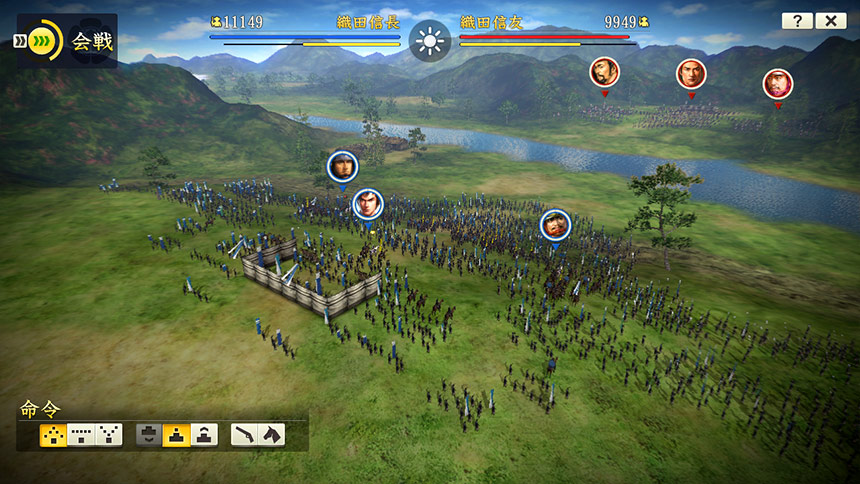This screenshot has height=484, width=860.
Task: Open the question mark help button
Action: (797, 21)
